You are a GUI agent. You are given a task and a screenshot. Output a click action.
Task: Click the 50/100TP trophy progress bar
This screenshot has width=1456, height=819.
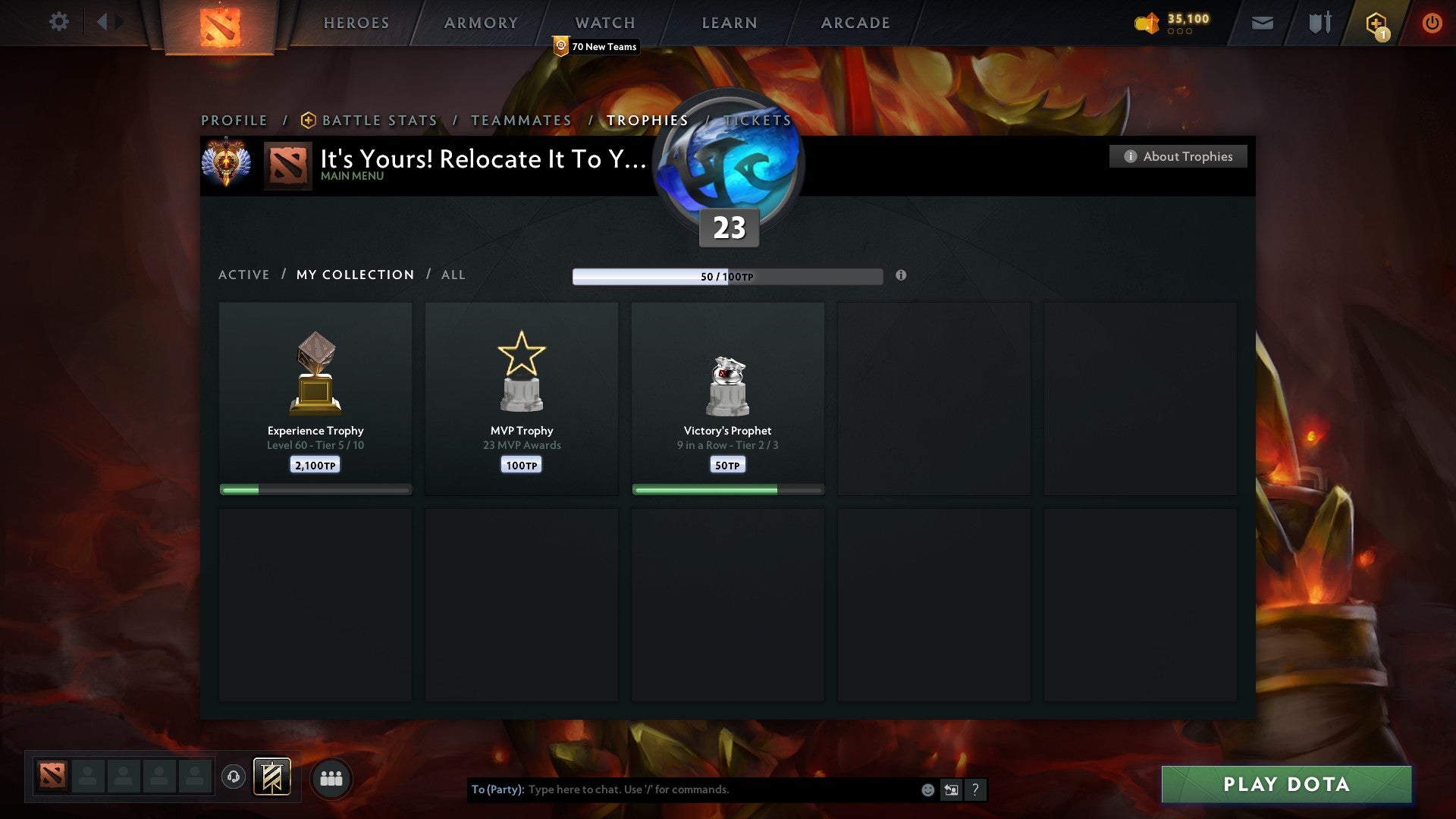[727, 277]
